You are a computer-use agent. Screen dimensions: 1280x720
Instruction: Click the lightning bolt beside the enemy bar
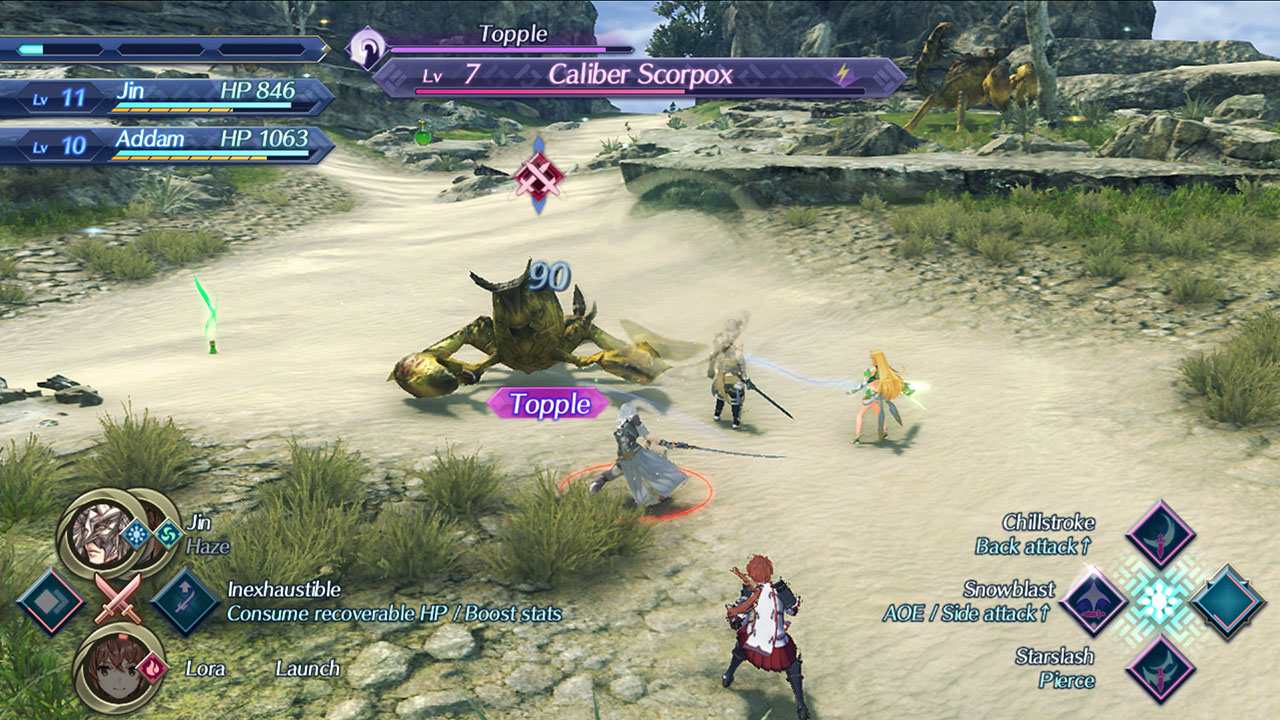844,71
